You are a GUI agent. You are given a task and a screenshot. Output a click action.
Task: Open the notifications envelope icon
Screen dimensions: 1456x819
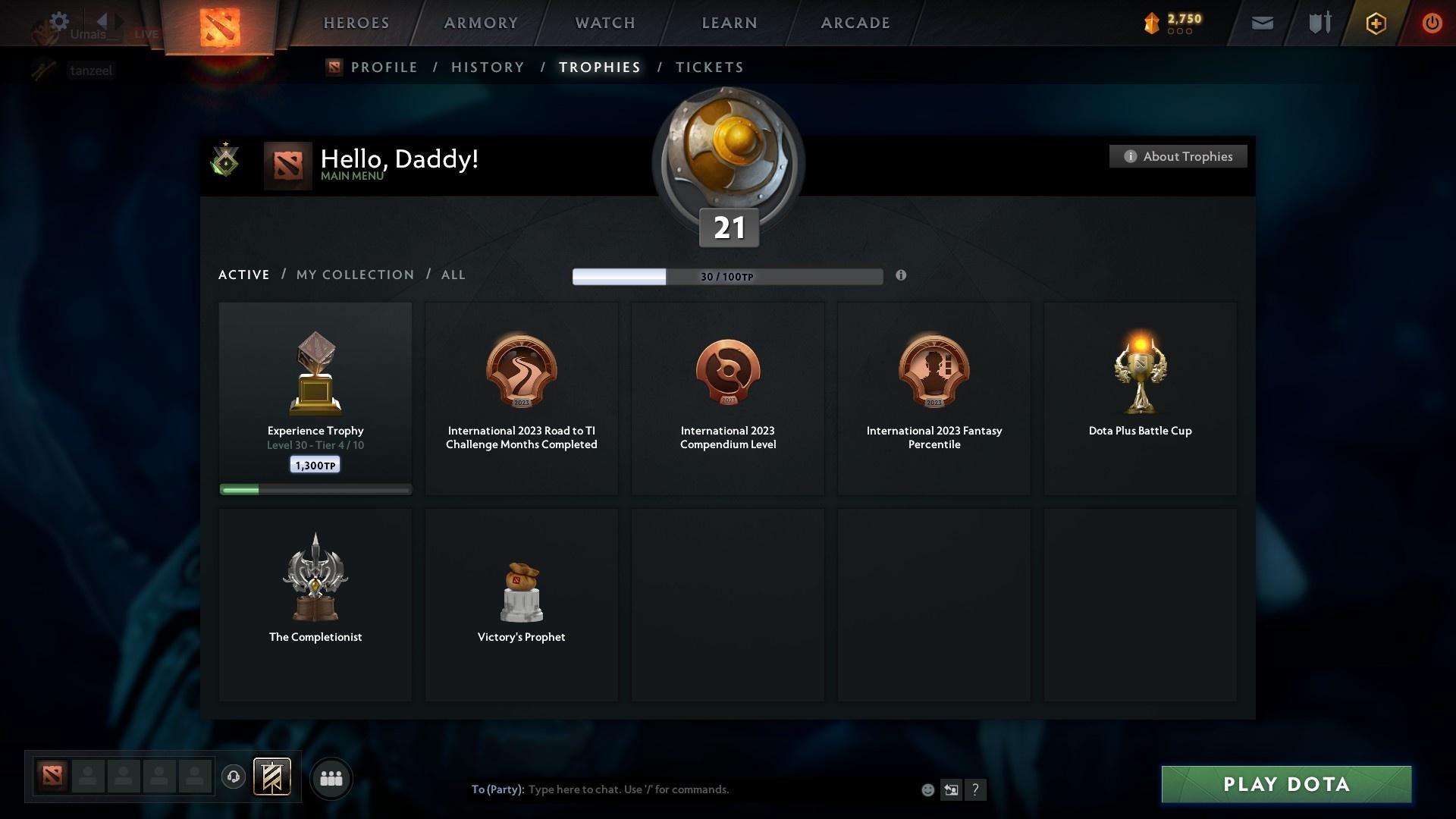coord(1261,23)
